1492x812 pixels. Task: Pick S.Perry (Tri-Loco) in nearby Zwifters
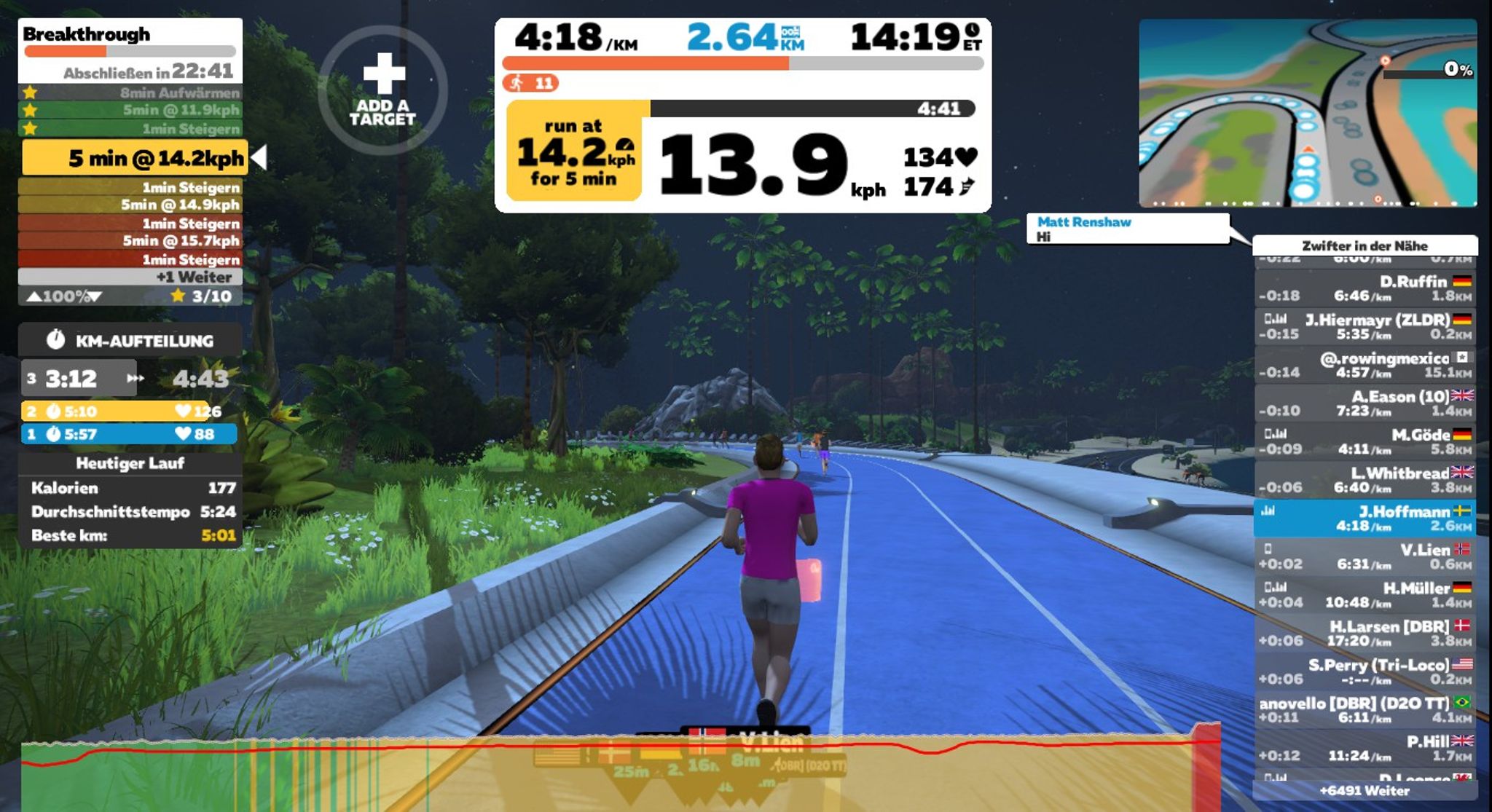click(x=1364, y=671)
